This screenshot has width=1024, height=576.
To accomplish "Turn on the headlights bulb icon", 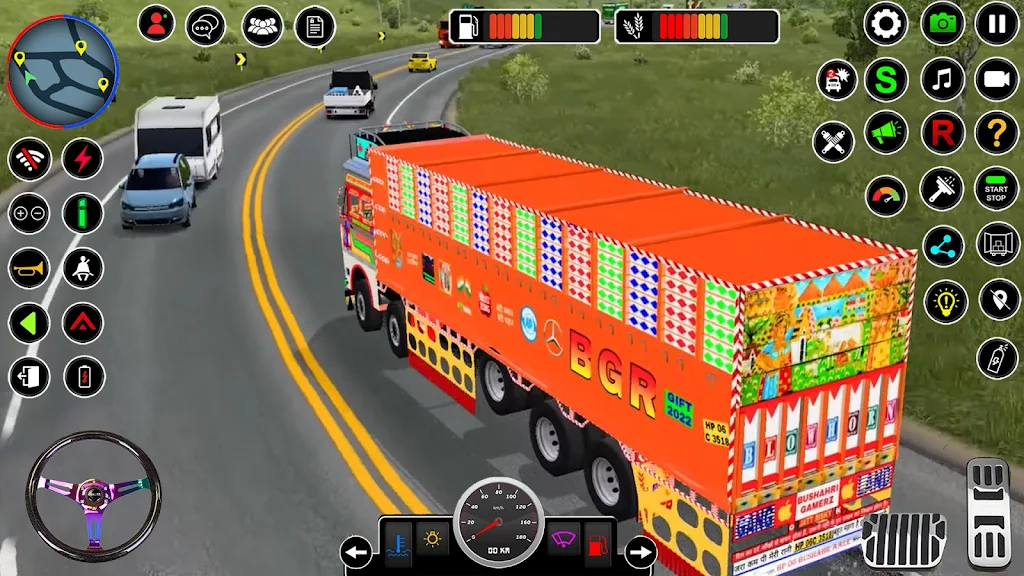I will tap(944, 301).
